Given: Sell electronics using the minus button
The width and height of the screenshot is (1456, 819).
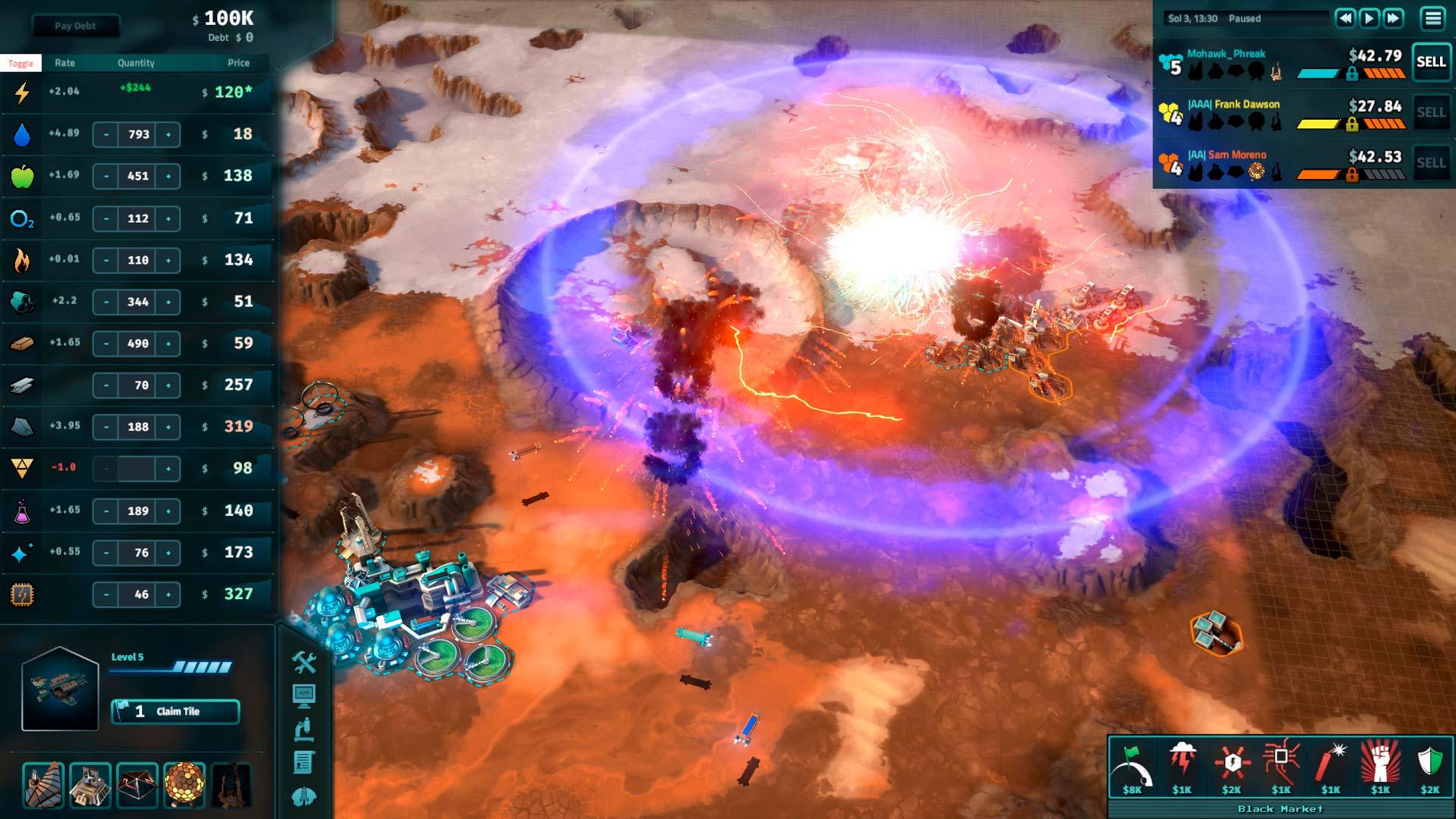Looking at the screenshot, I should tap(106, 595).
